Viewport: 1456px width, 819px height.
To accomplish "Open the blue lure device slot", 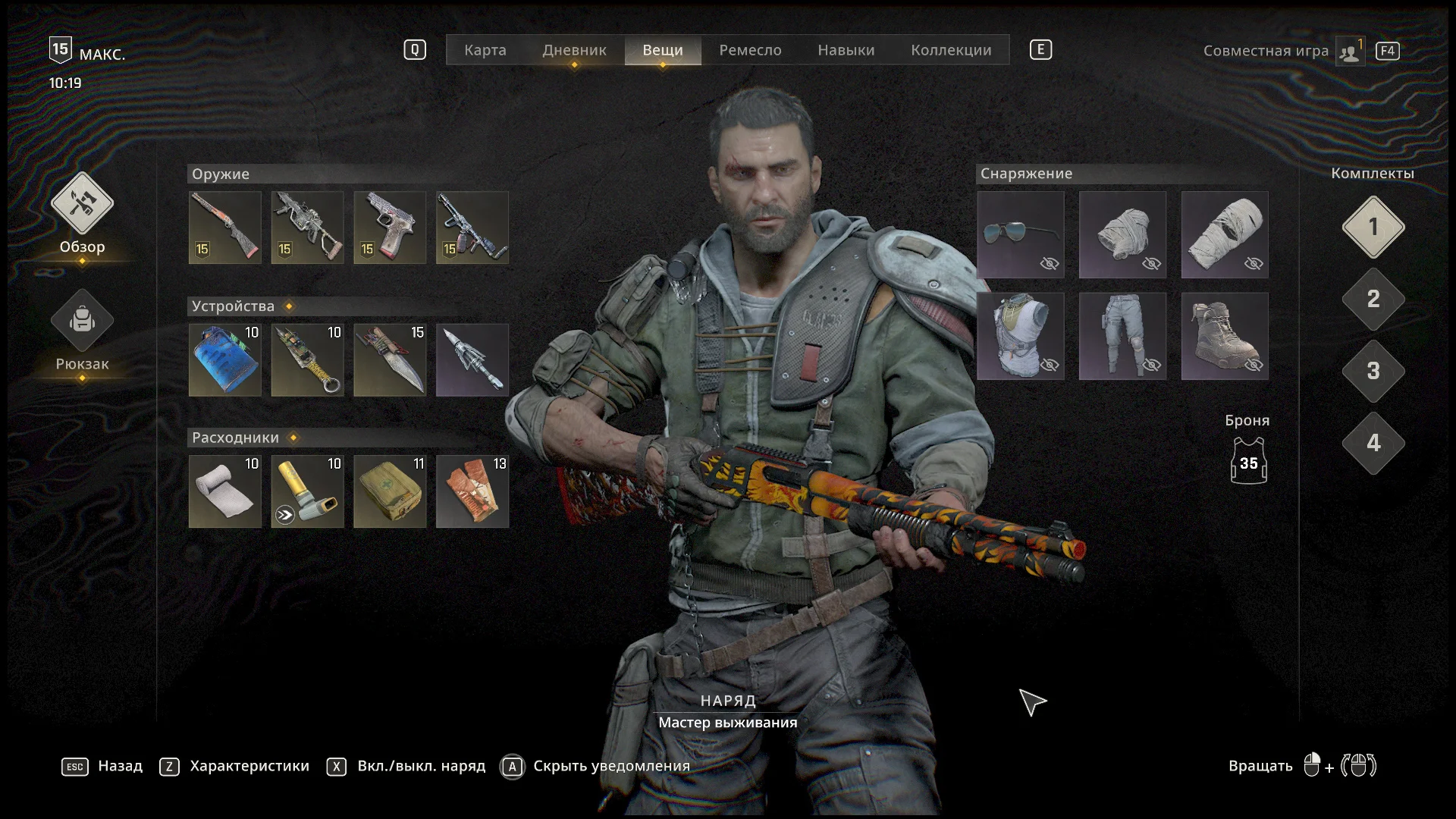I will click(x=224, y=359).
